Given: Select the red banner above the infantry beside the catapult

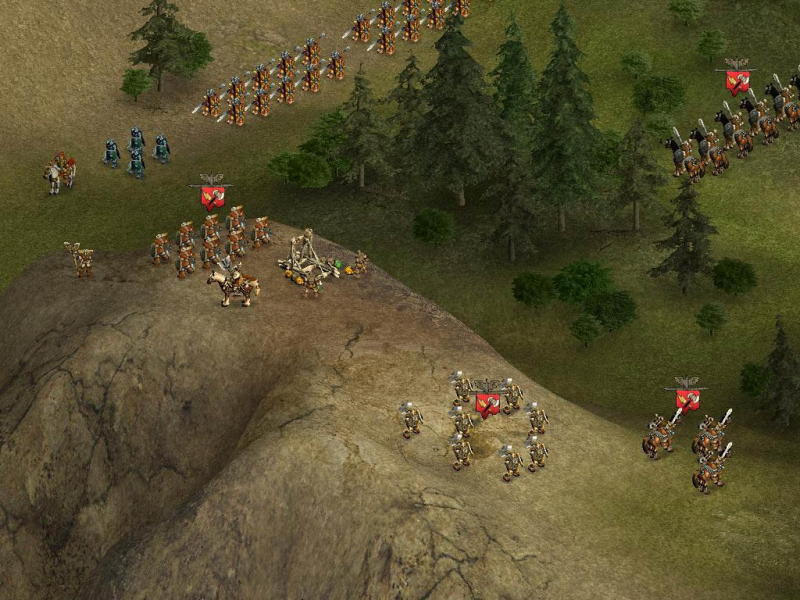Looking at the screenshot, I should tap(212, 195).
